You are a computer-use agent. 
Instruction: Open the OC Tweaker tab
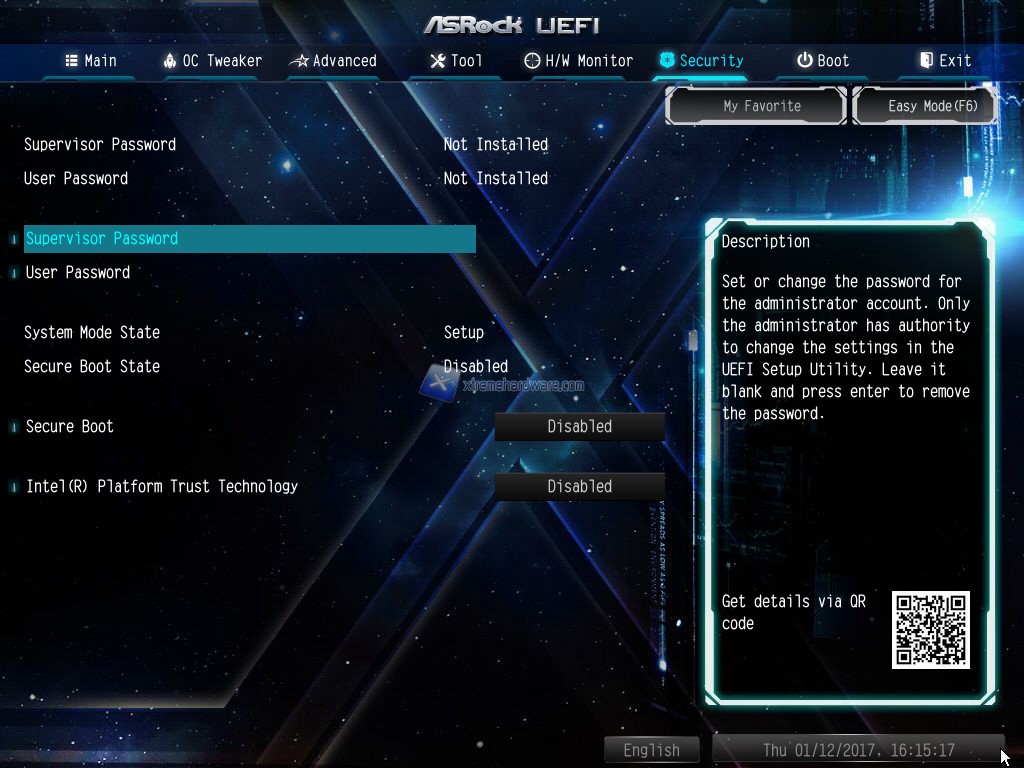[x=212, y=61]
